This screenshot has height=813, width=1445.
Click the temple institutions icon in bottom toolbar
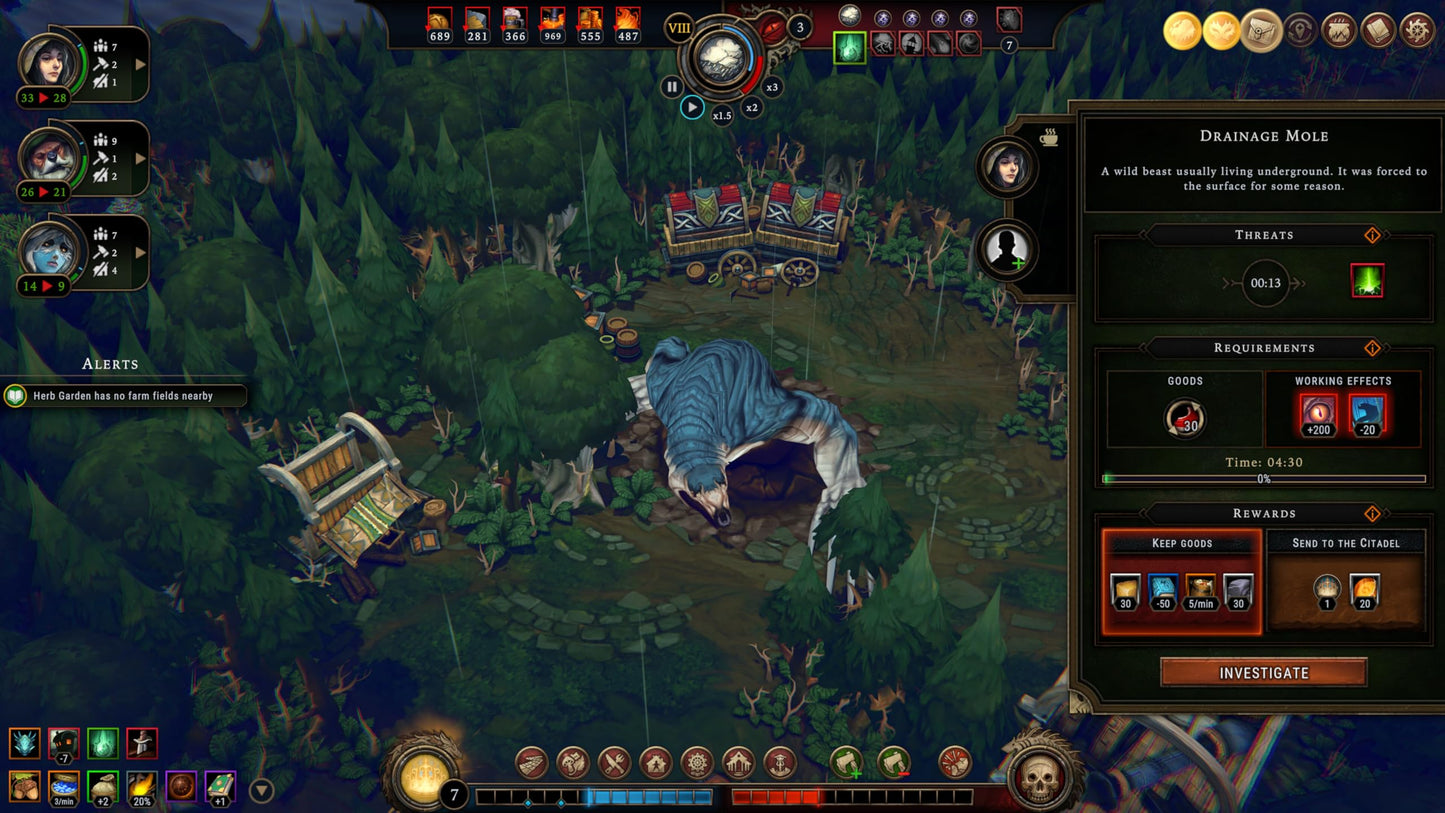tap(739, 761)
